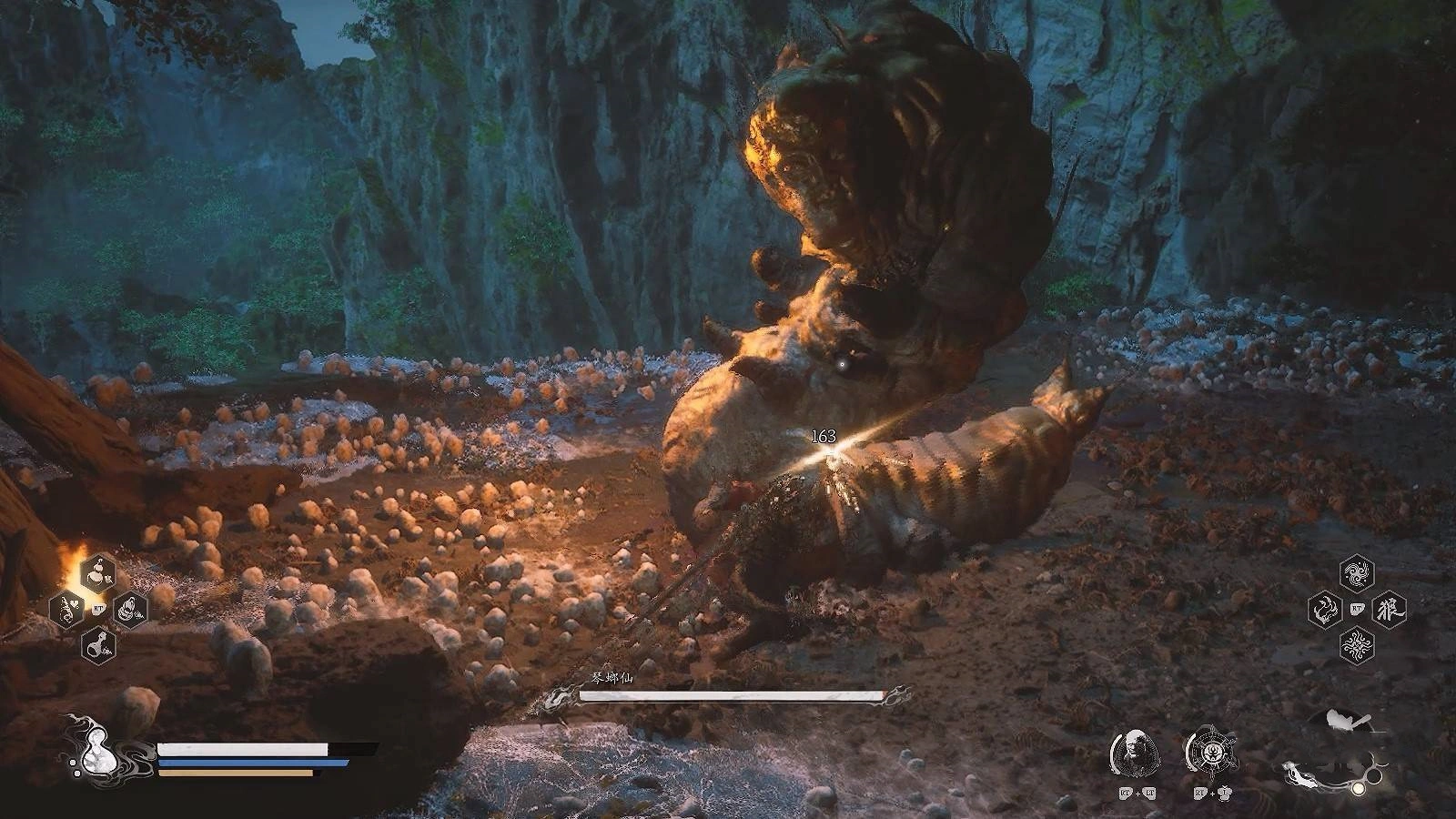
Task: Use the flask potion in the bottom quick slot
Action: 98,645
